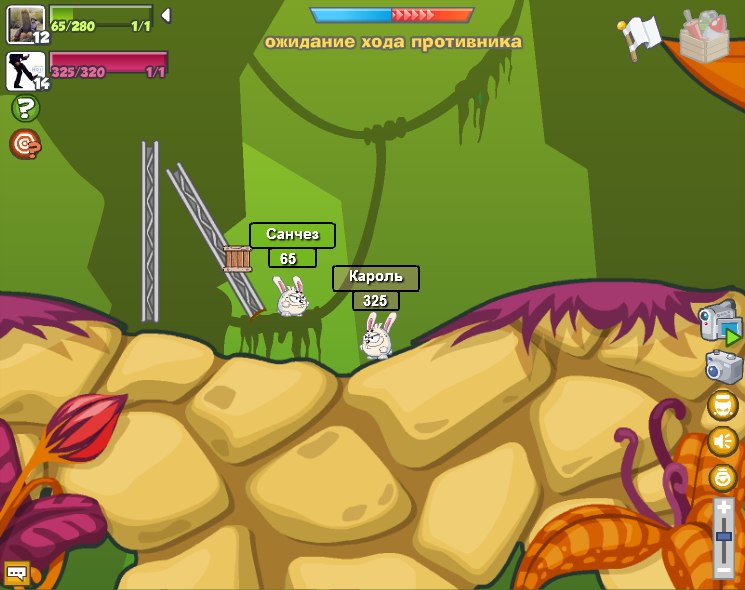
Task: Click the round face button above the speaker
Action: tap(723, 405)
